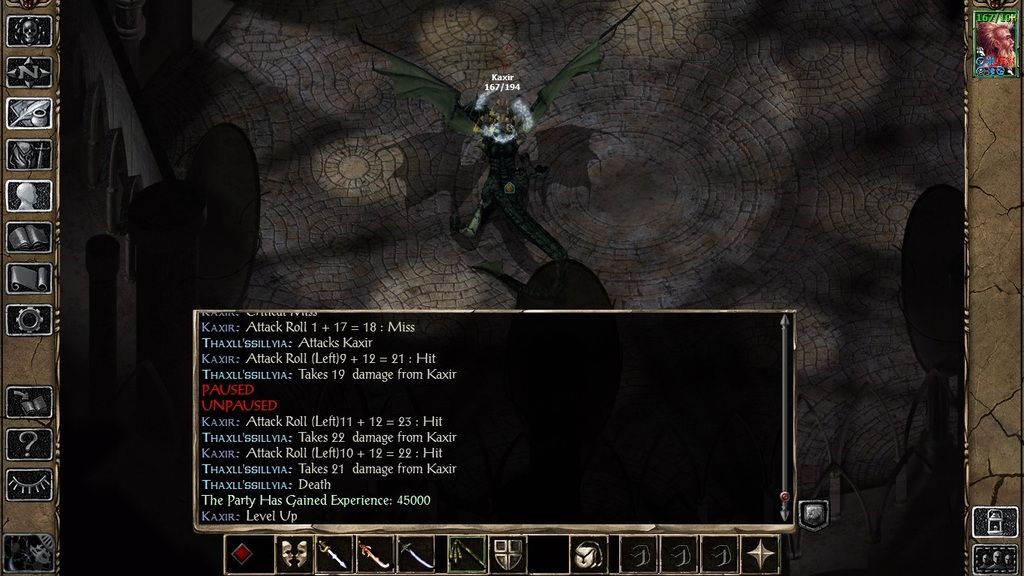Open the inventory screen
The width and height of the screenshot is (1024, 576).
click(29, 155)
